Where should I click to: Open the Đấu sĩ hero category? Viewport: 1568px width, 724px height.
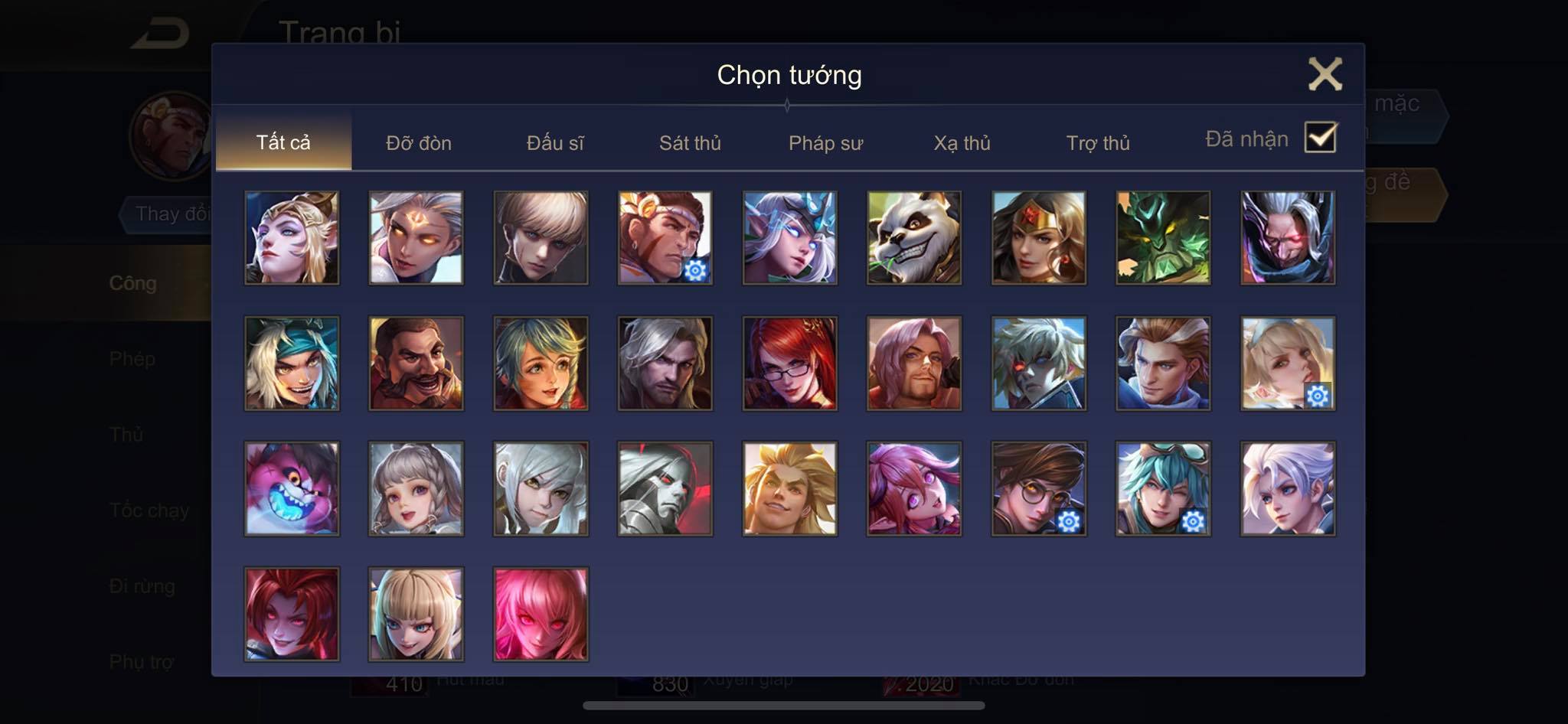tap(555, 142)
